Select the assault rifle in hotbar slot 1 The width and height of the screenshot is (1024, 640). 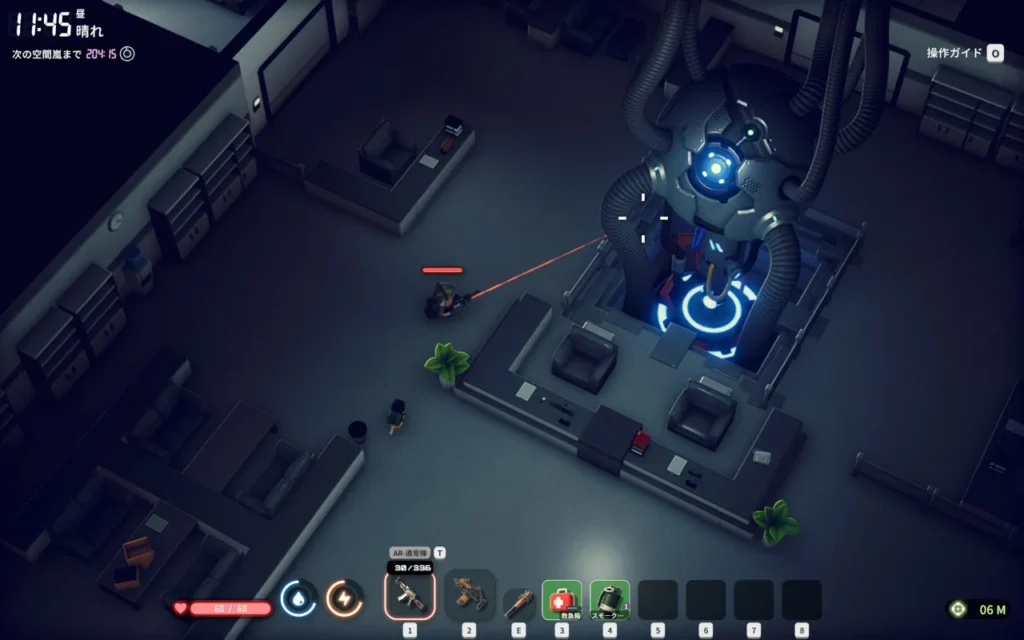(x=410, y=597)
